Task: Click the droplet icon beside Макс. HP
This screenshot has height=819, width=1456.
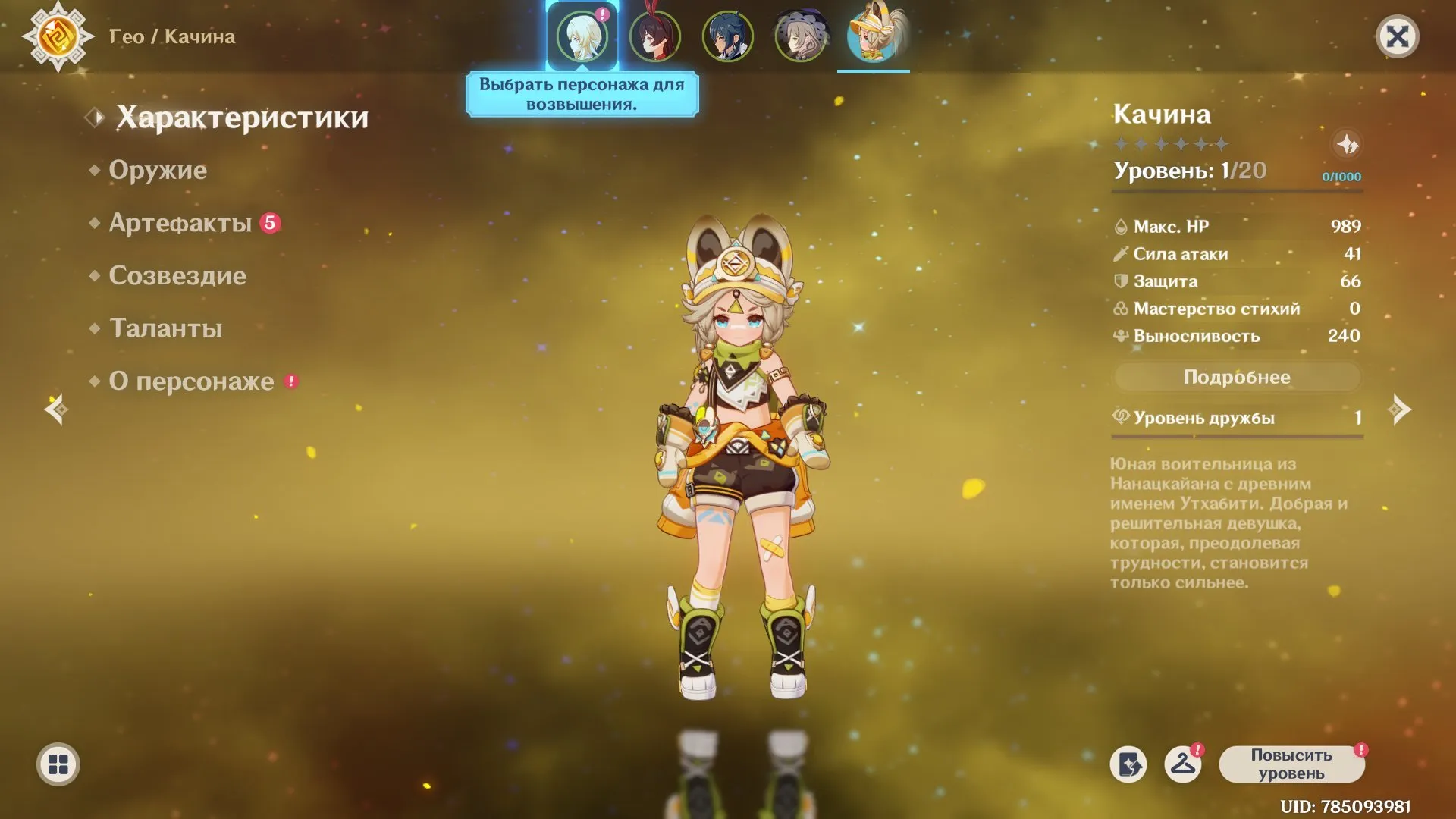Action: pos(1120,225)
